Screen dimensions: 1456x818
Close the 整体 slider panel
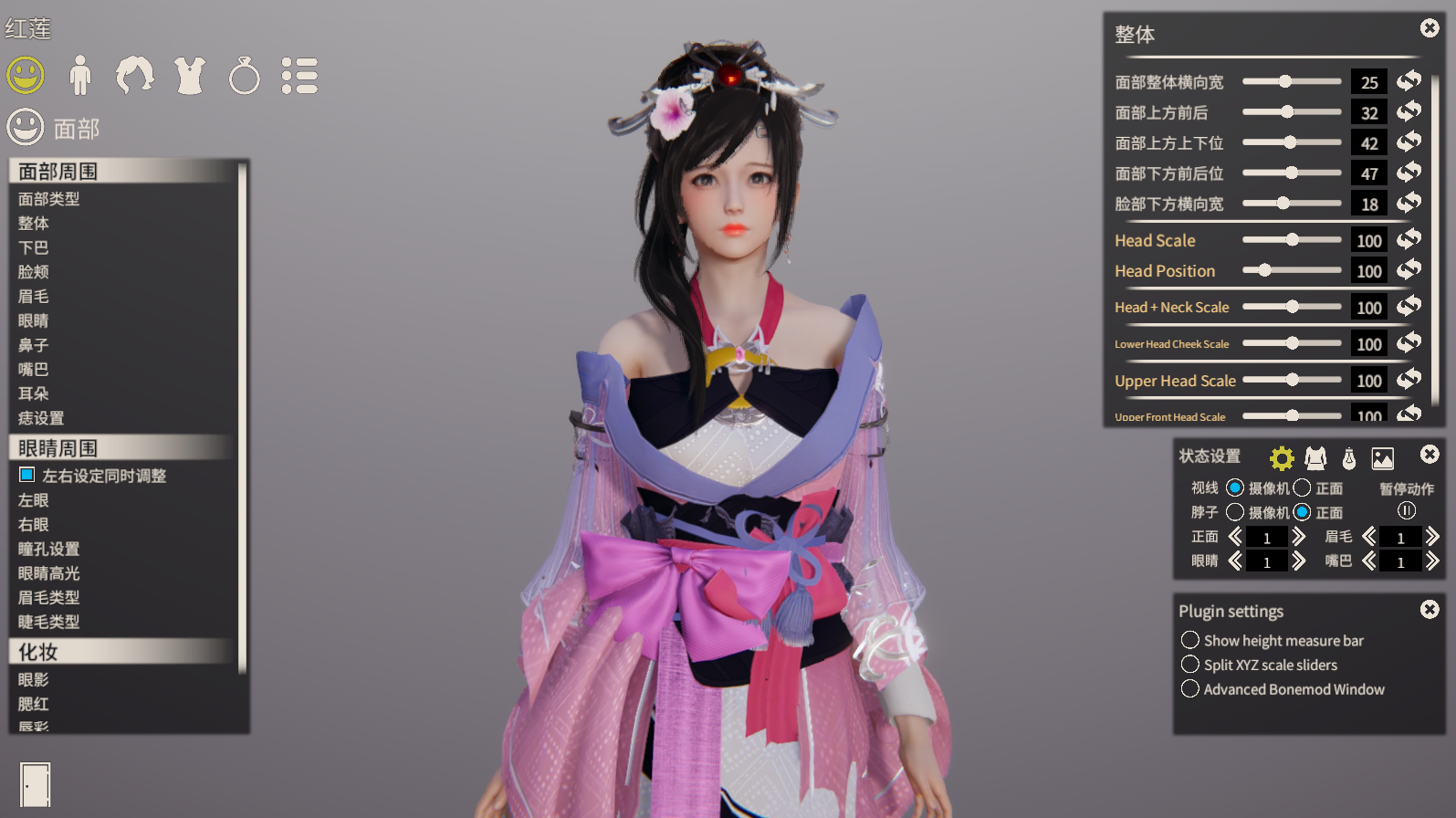tap(1430, 28)
